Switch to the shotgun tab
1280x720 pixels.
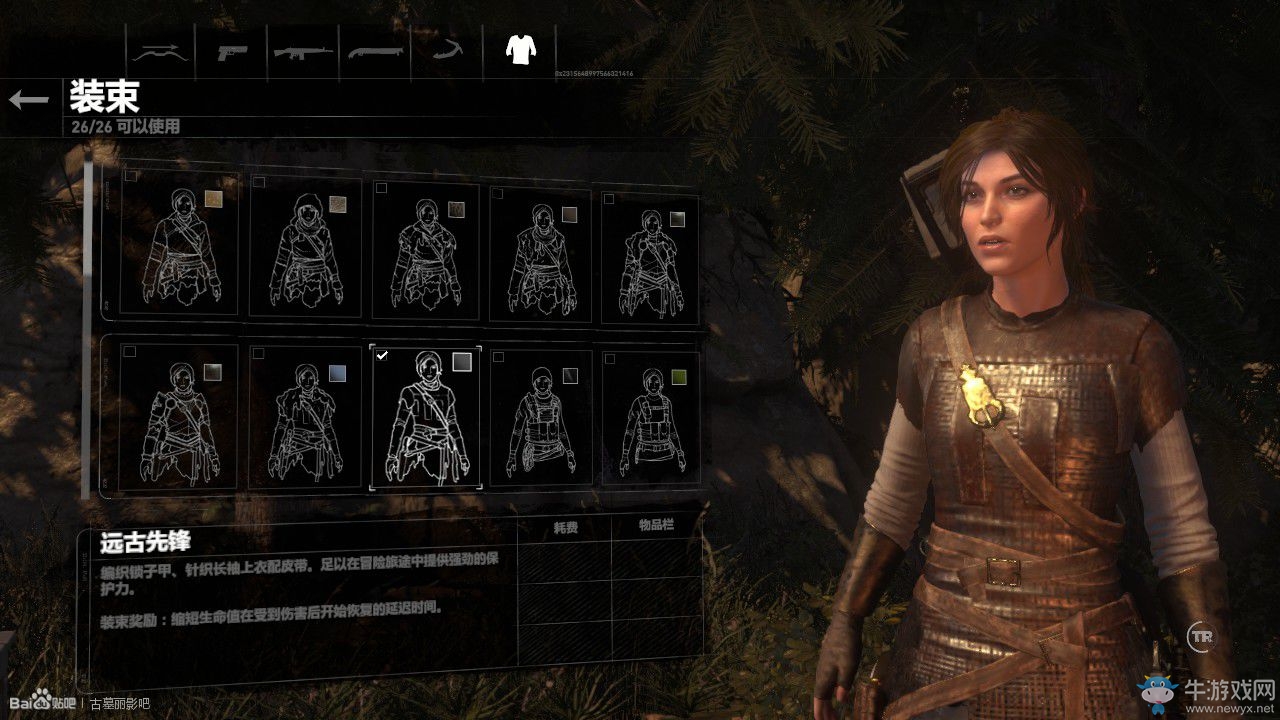tap(375, 51)
